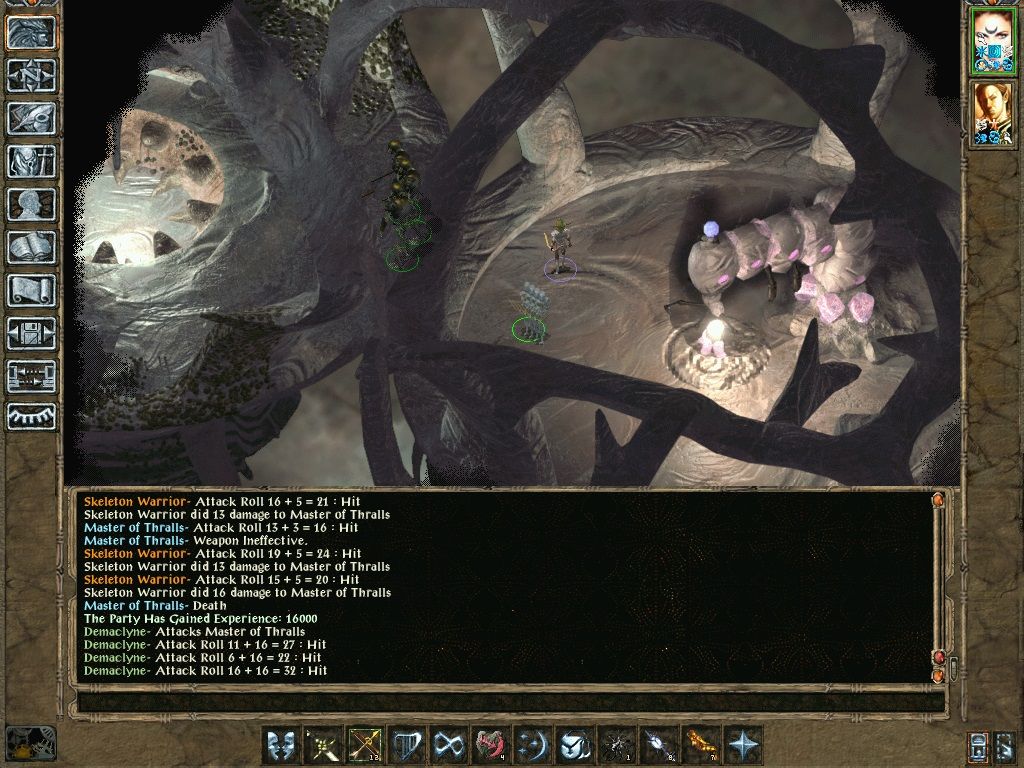Viewport: 1024px width, 768px height.
Task: Open the mage spellbook
Action: pos(31,247)
